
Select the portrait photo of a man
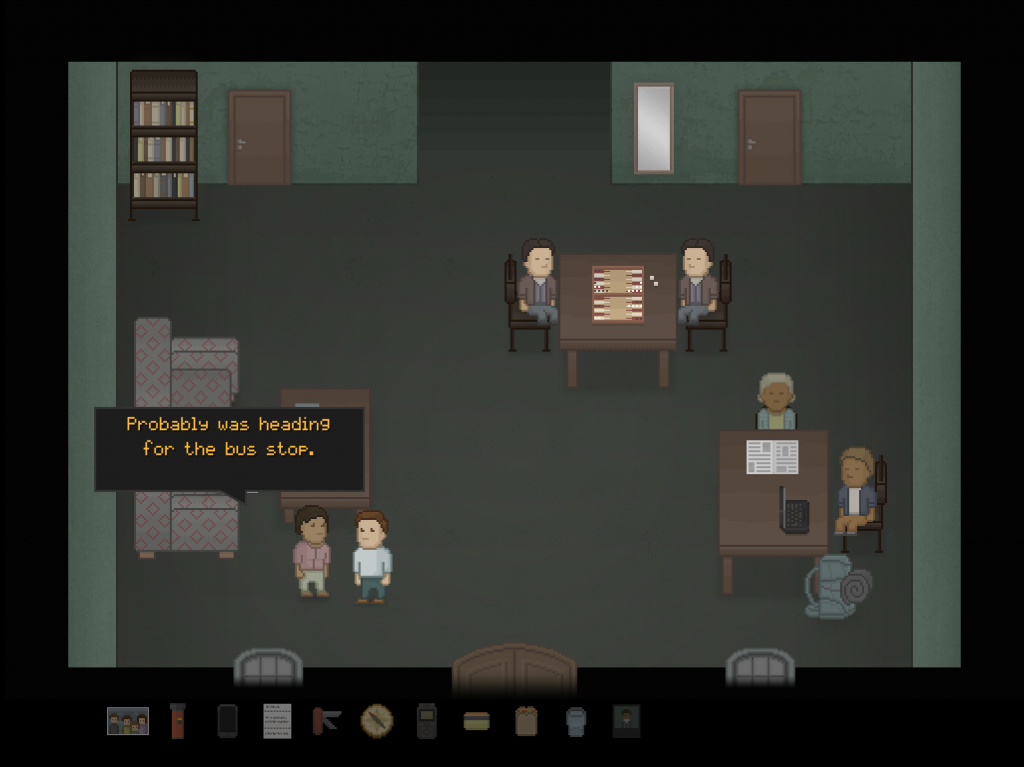coord(626,721)
